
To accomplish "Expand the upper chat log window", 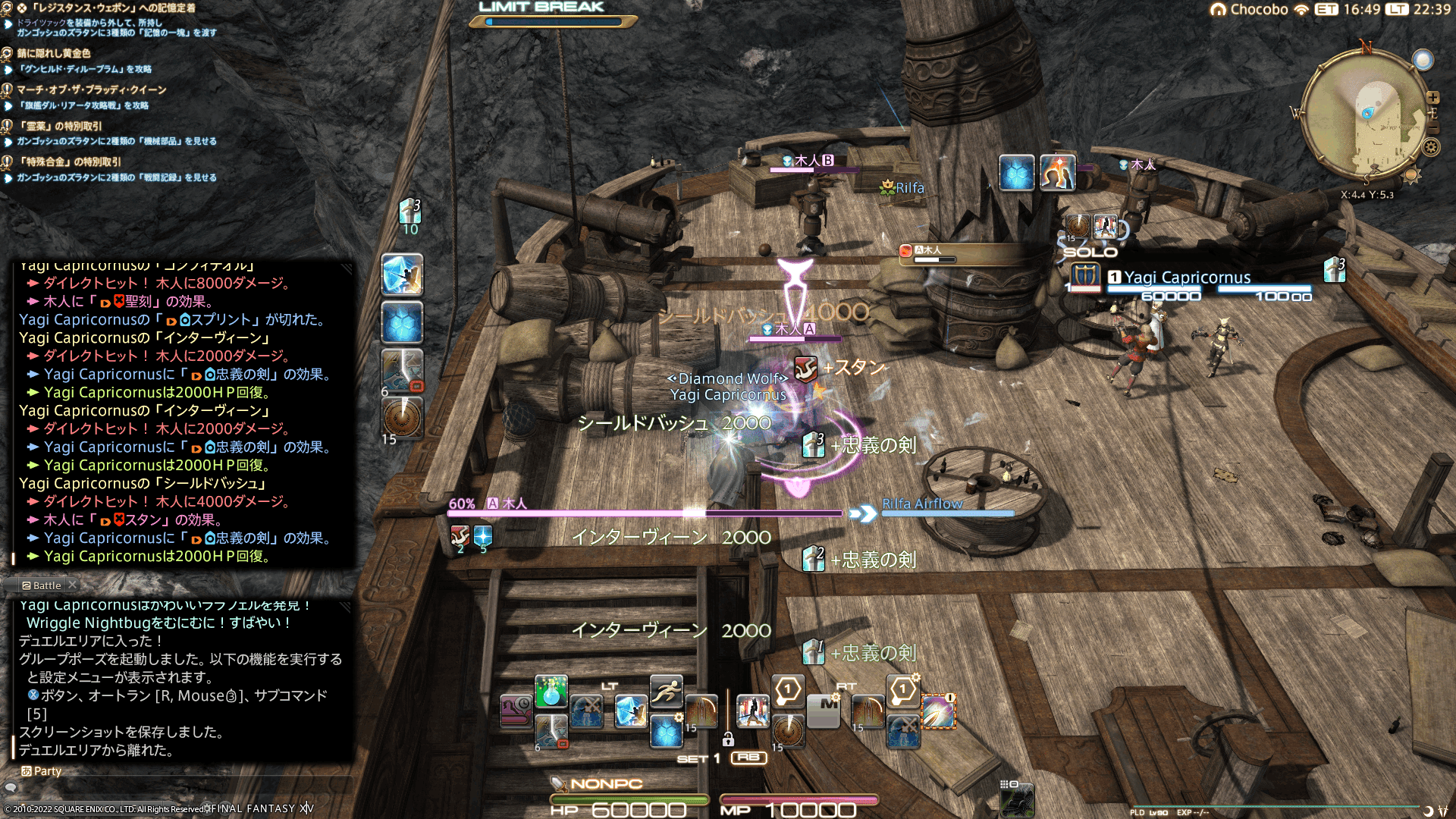I will pyautogui.click(x=347, y=269).
